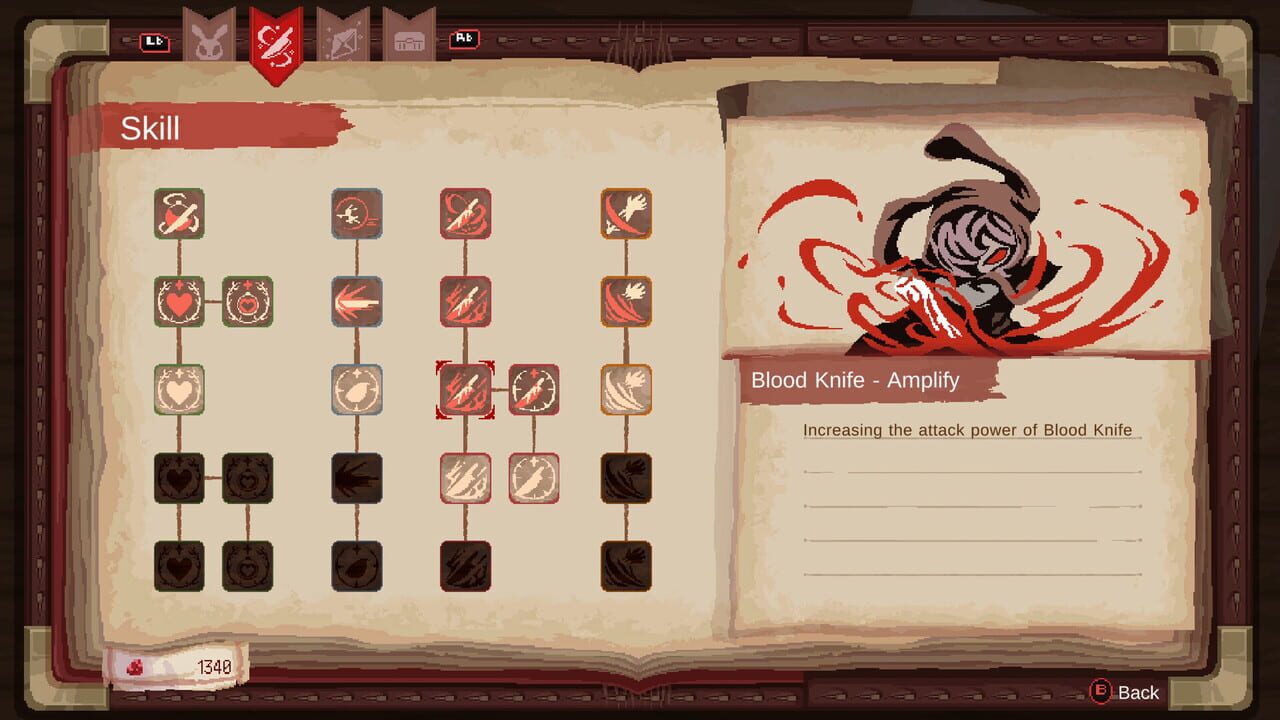1280x720 pixels.
Task: Click the top skill of the Blood Knife column
Action: click(466, 213)
